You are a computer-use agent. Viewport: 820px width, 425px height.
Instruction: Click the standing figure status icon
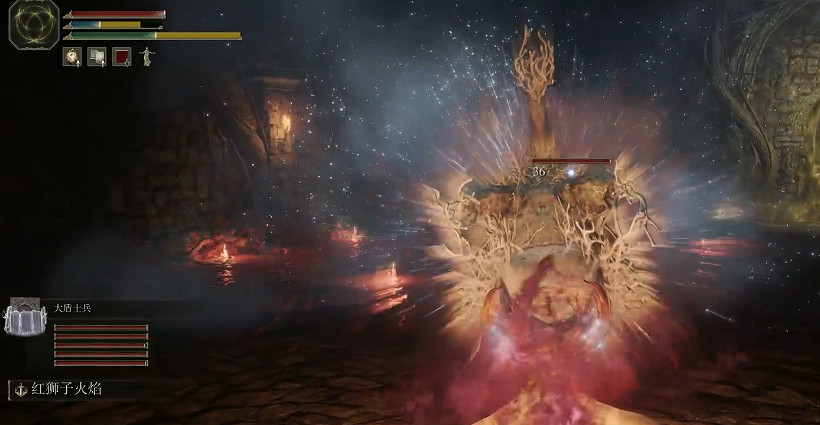[146, 56]
